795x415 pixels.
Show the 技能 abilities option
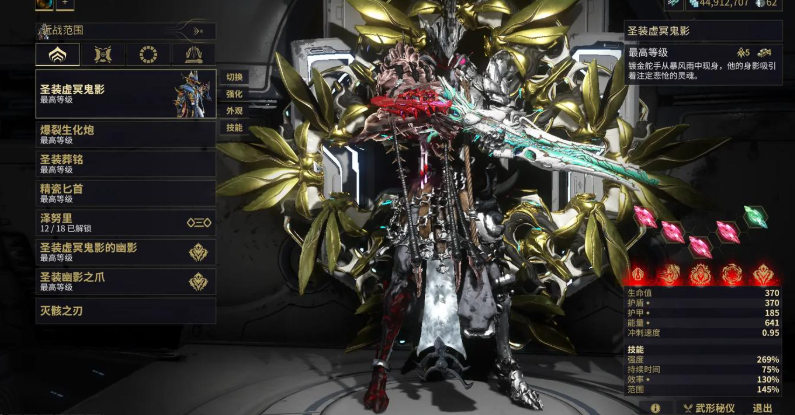click(234, 128)
